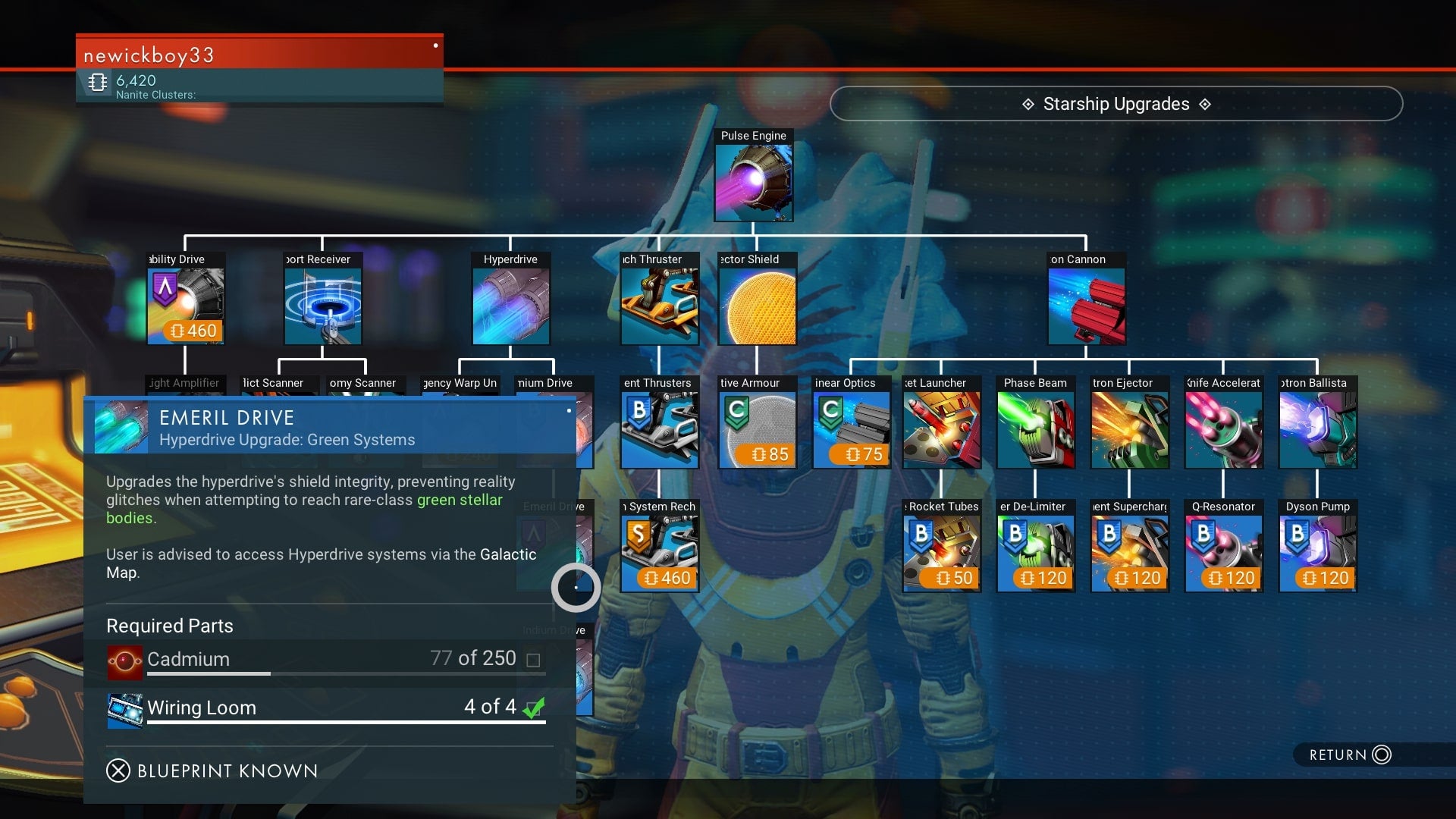The height and width of the screenshot is (819, 1456).
Task: Select the Cyclotron Ballista icon
Action: (x=1317, y=428)
